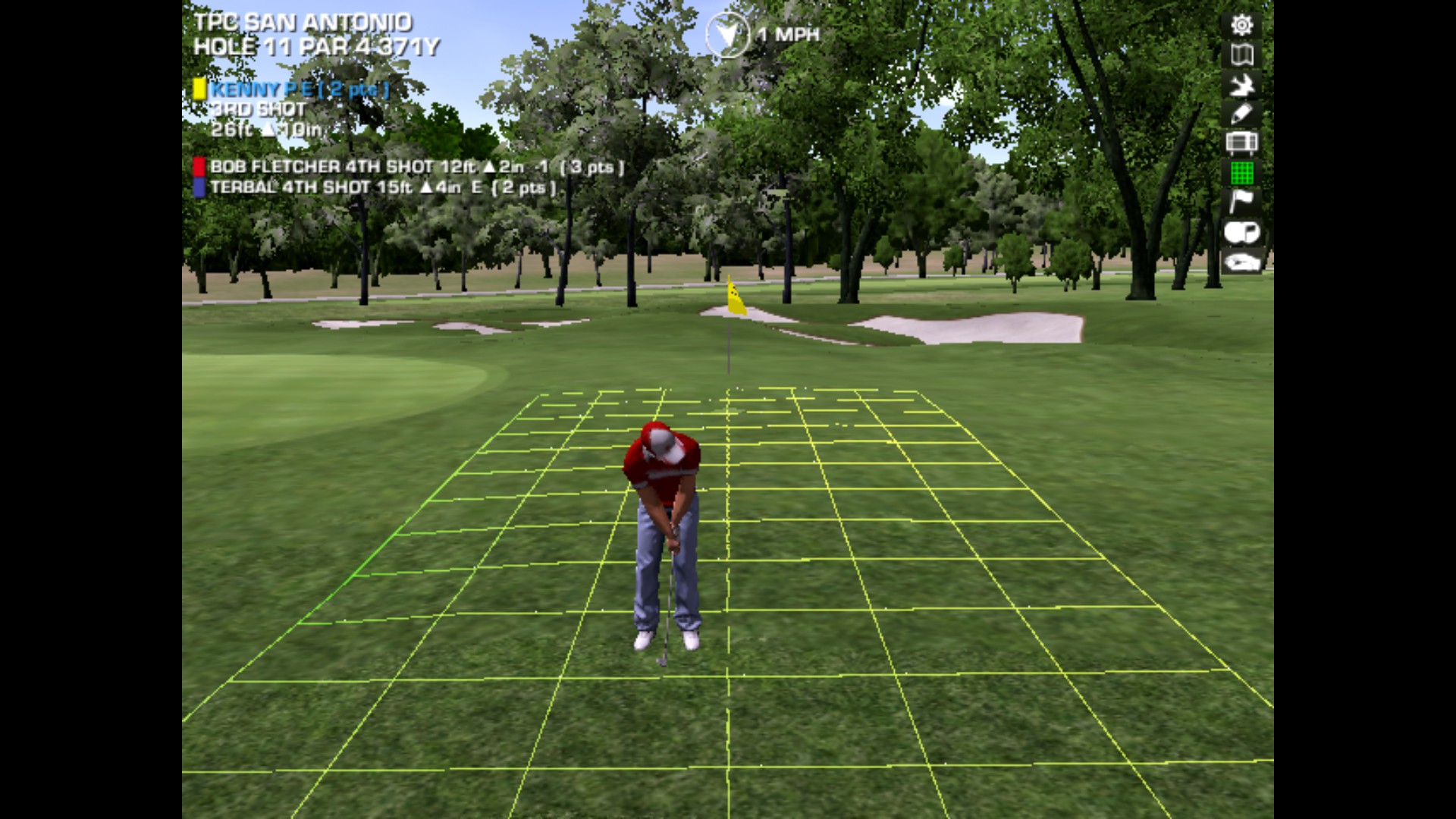Screen dimensions: 1456x819
Task: Select the white flag icon
Action: 1241,202
